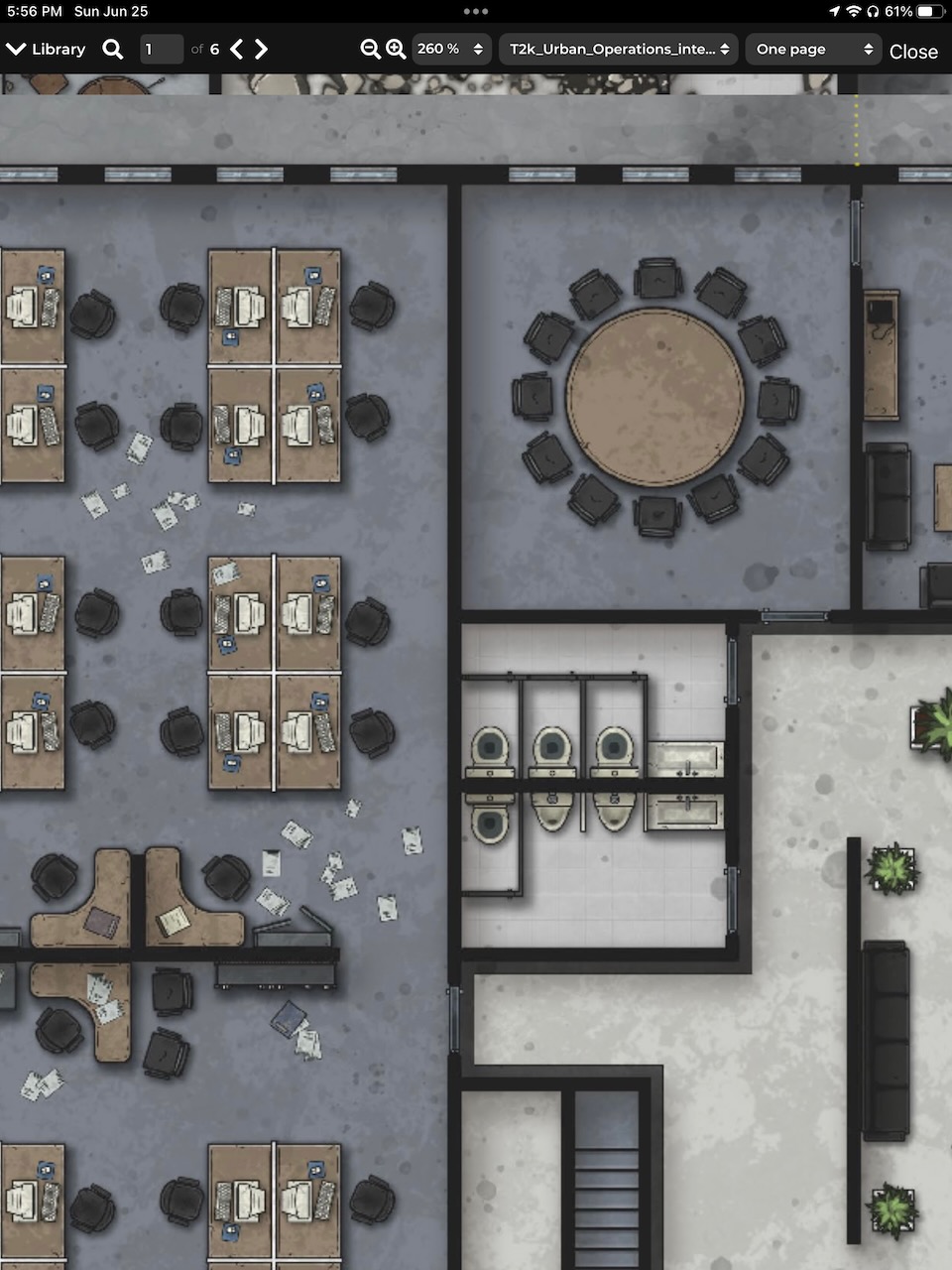
Task: Go to the previous page arrow
Action: 237,49
